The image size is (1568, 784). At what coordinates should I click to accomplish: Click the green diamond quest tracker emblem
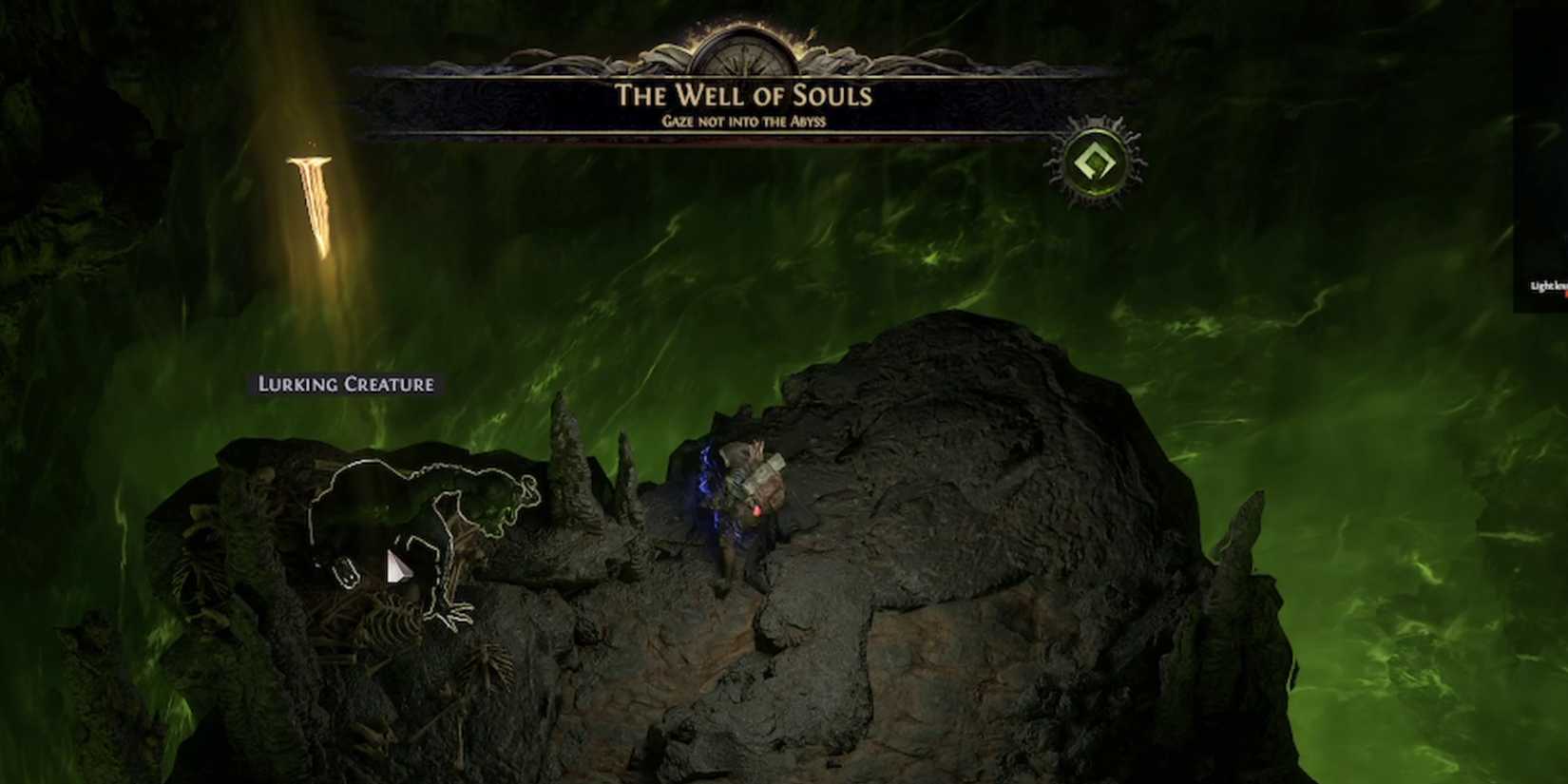coord(1094,163)
